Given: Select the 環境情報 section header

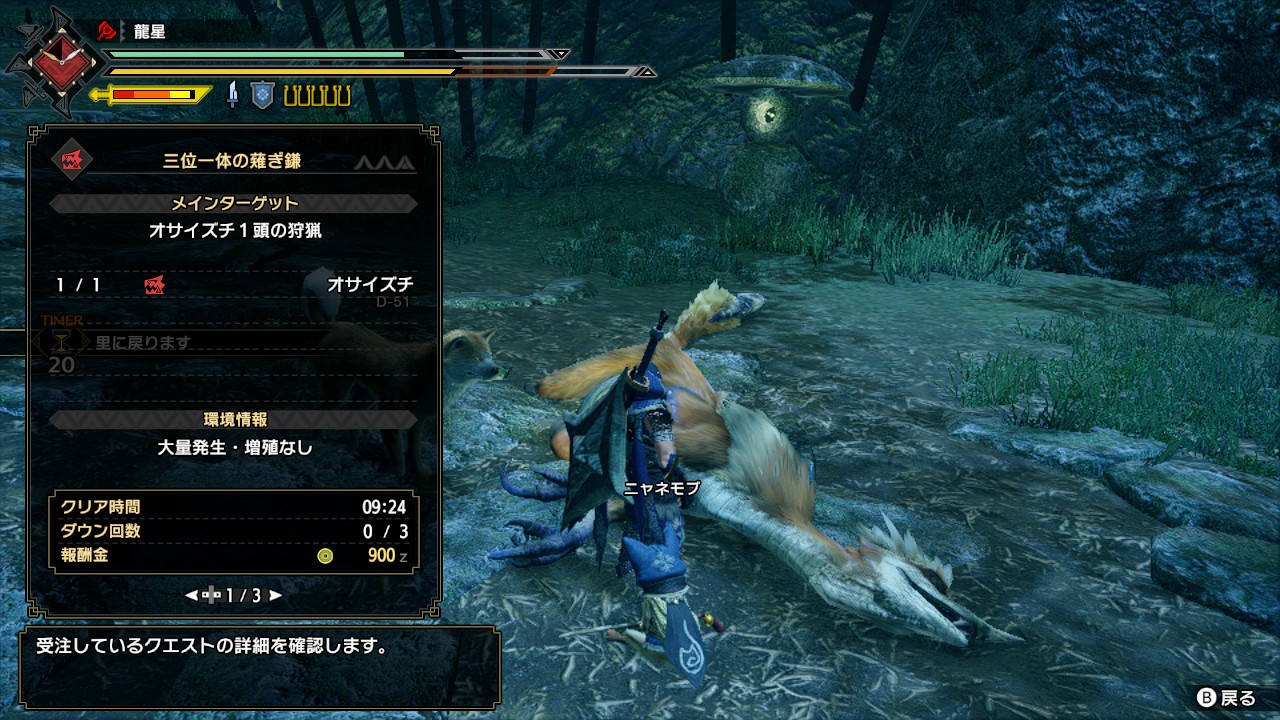Looking at the screenshot, I should 234,419.
